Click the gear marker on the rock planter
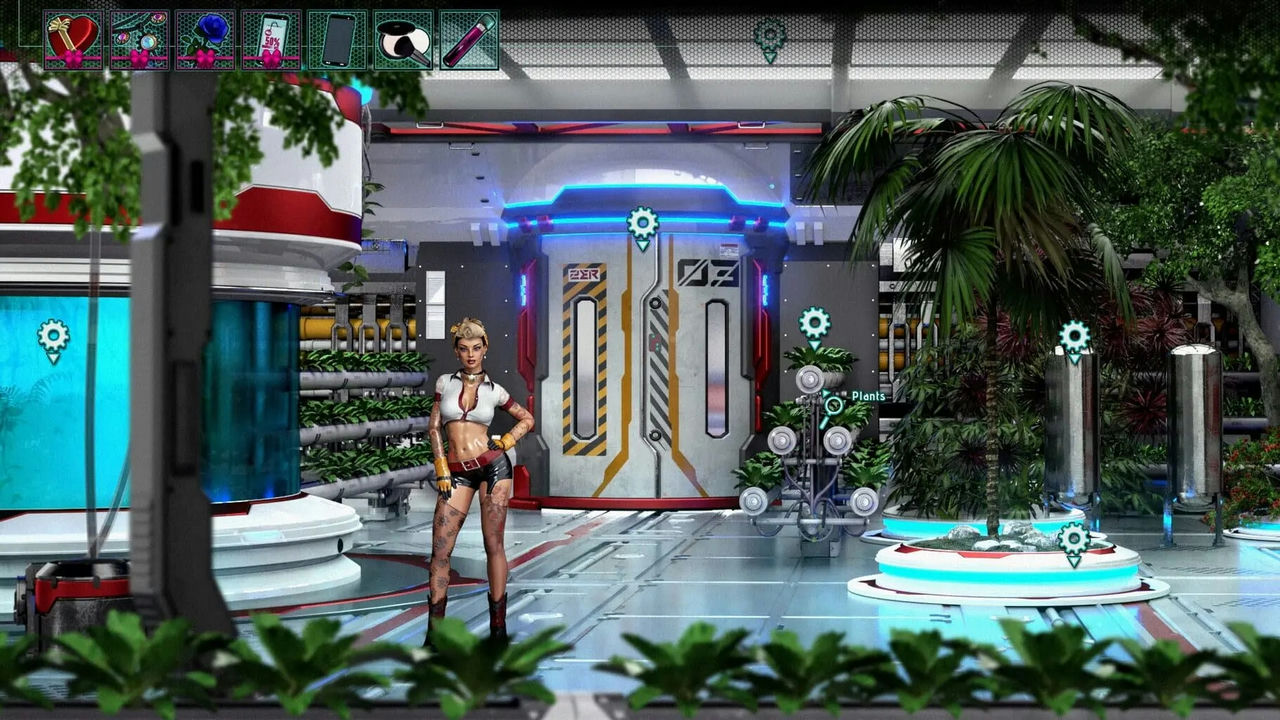This screenshot has width=1280, height=720. pos(1074,540)
